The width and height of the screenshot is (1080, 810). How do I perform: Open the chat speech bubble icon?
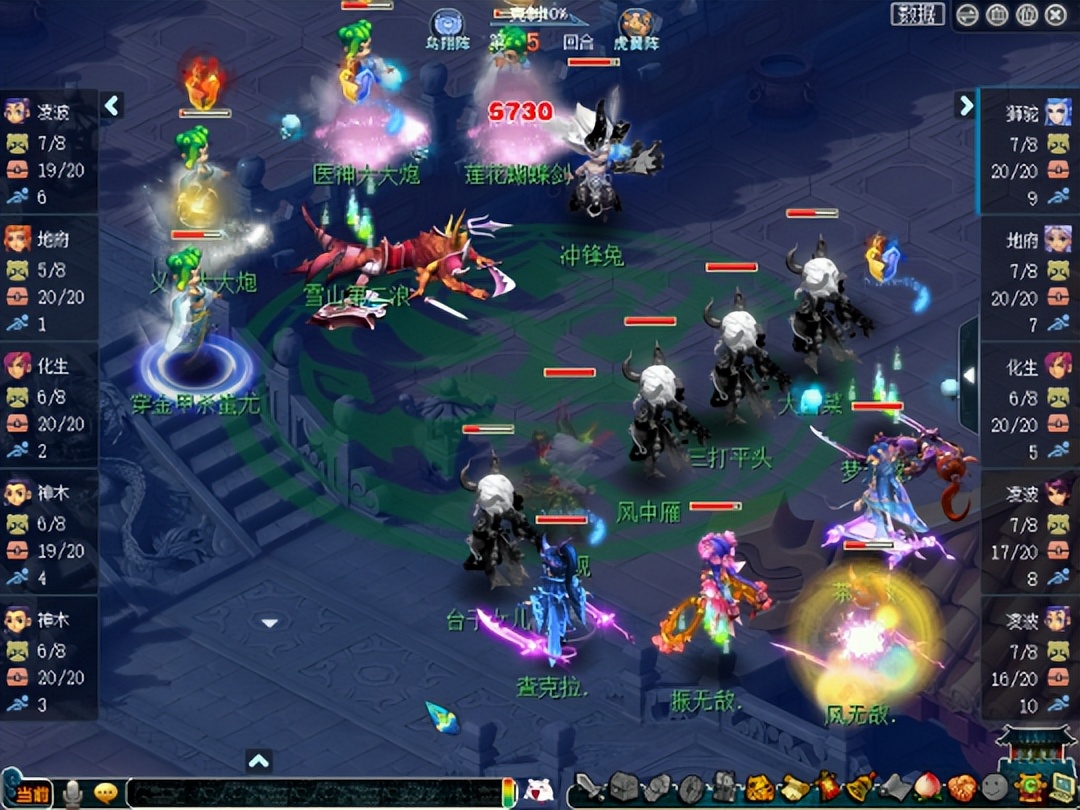[x=105, y=793]
